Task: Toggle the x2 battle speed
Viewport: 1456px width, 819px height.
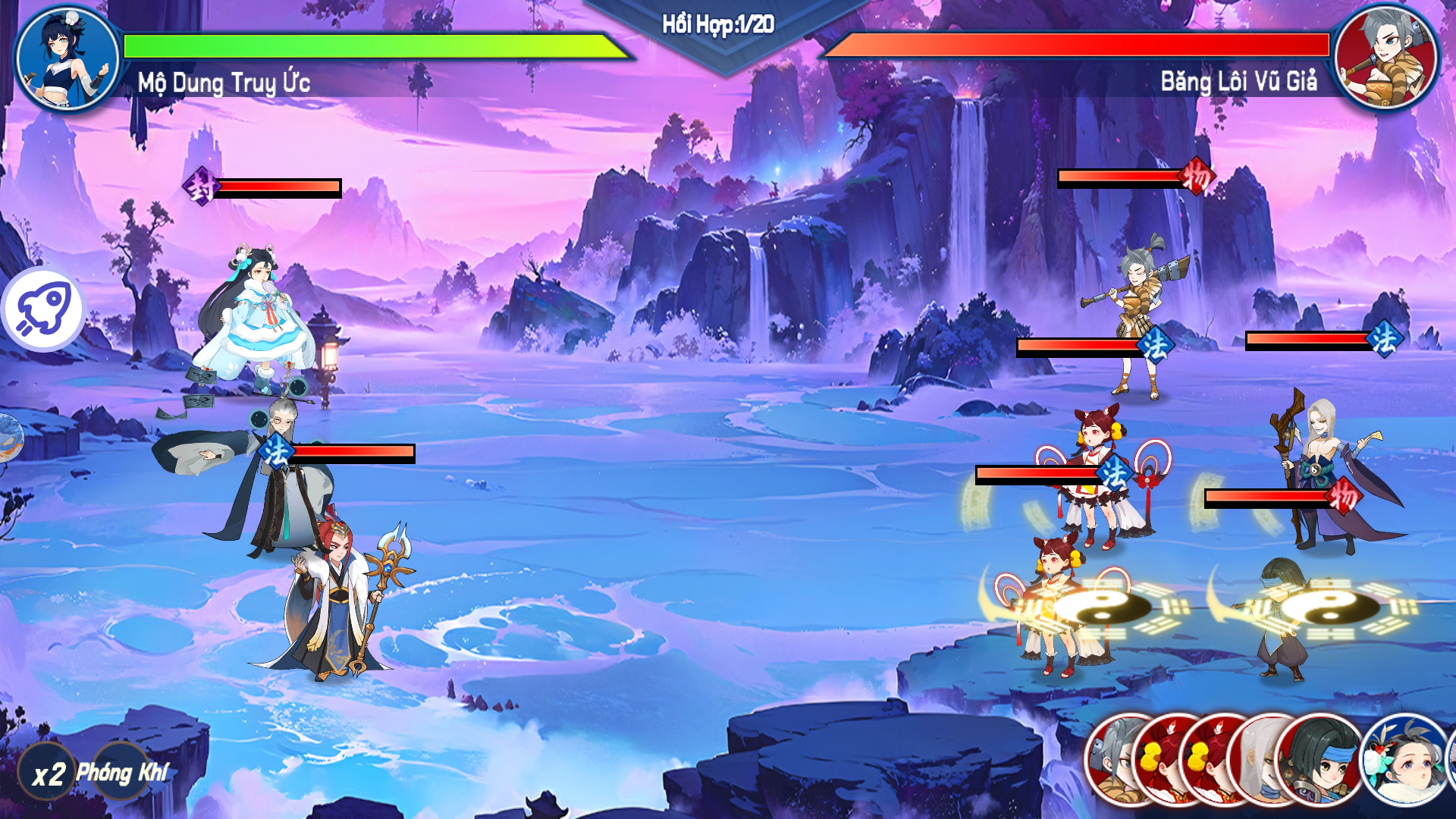Action: (47, 774)
